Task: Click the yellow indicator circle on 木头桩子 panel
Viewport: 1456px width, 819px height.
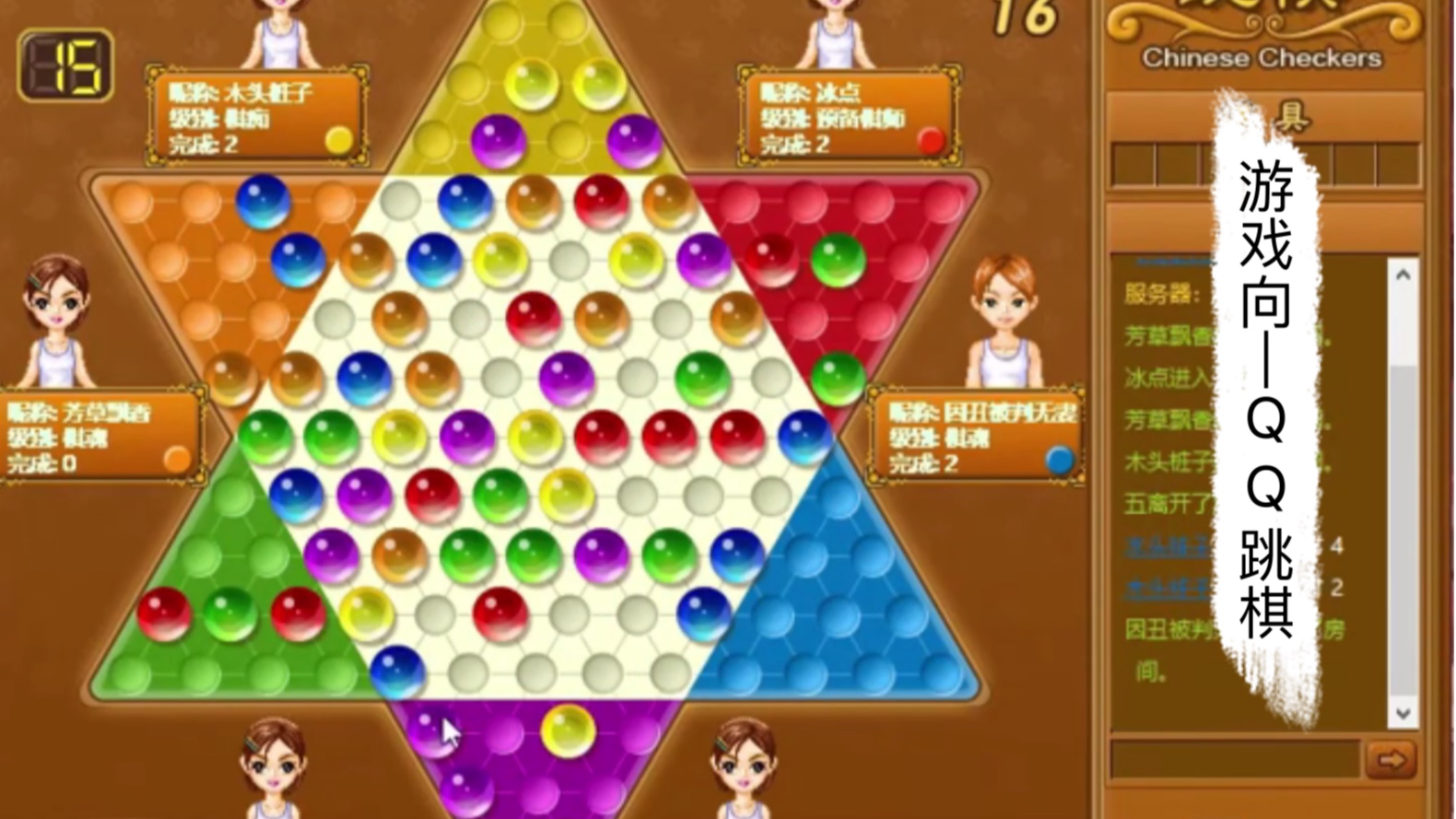Action: 338,140
